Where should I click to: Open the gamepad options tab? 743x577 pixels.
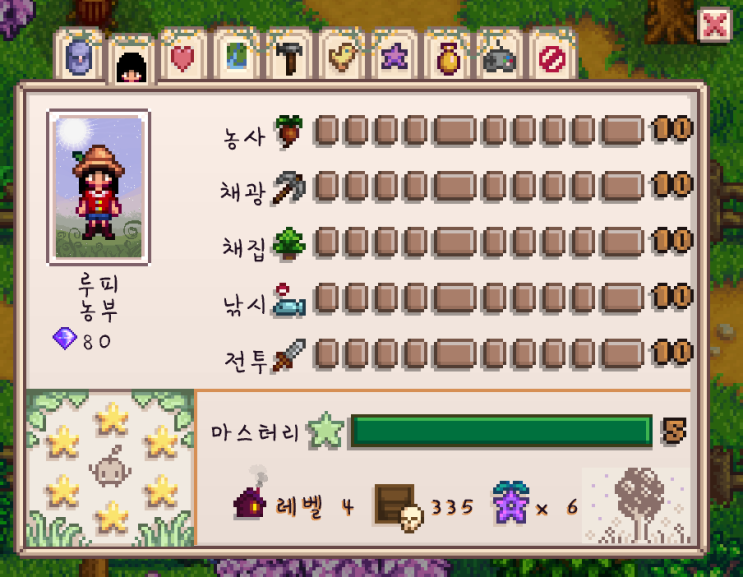(498, 59)
